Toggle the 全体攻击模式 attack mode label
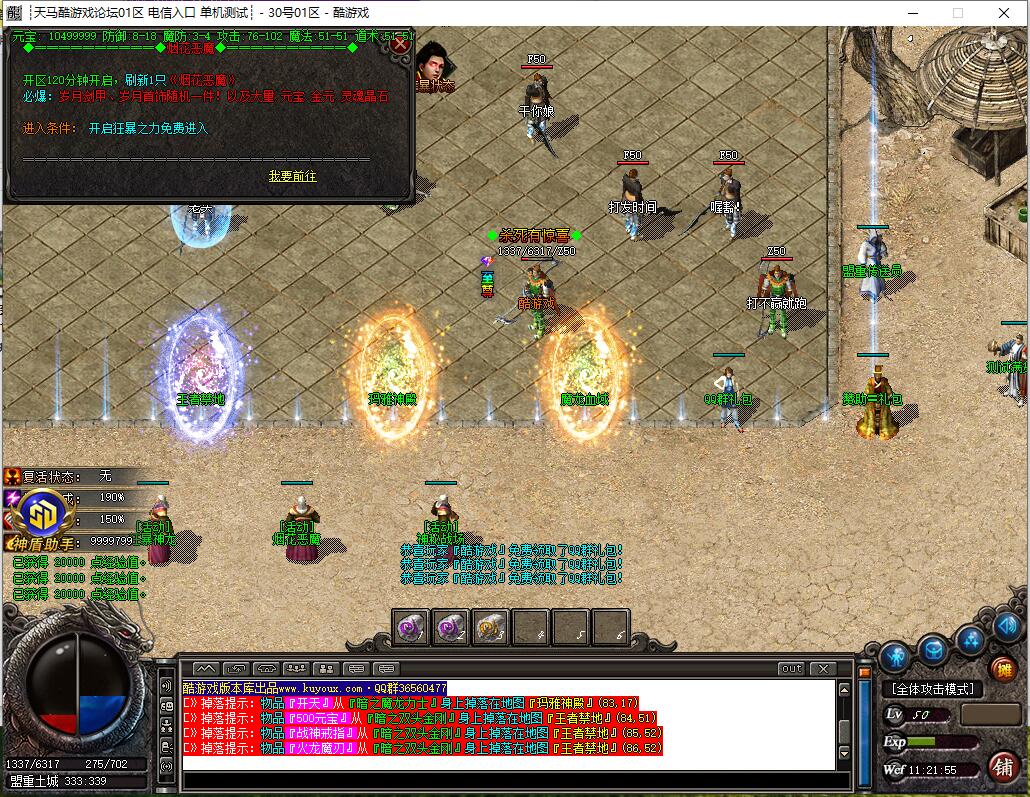The width and height of the screenshot is (1030, 797). pyautogui.click(x=932, y=689)
